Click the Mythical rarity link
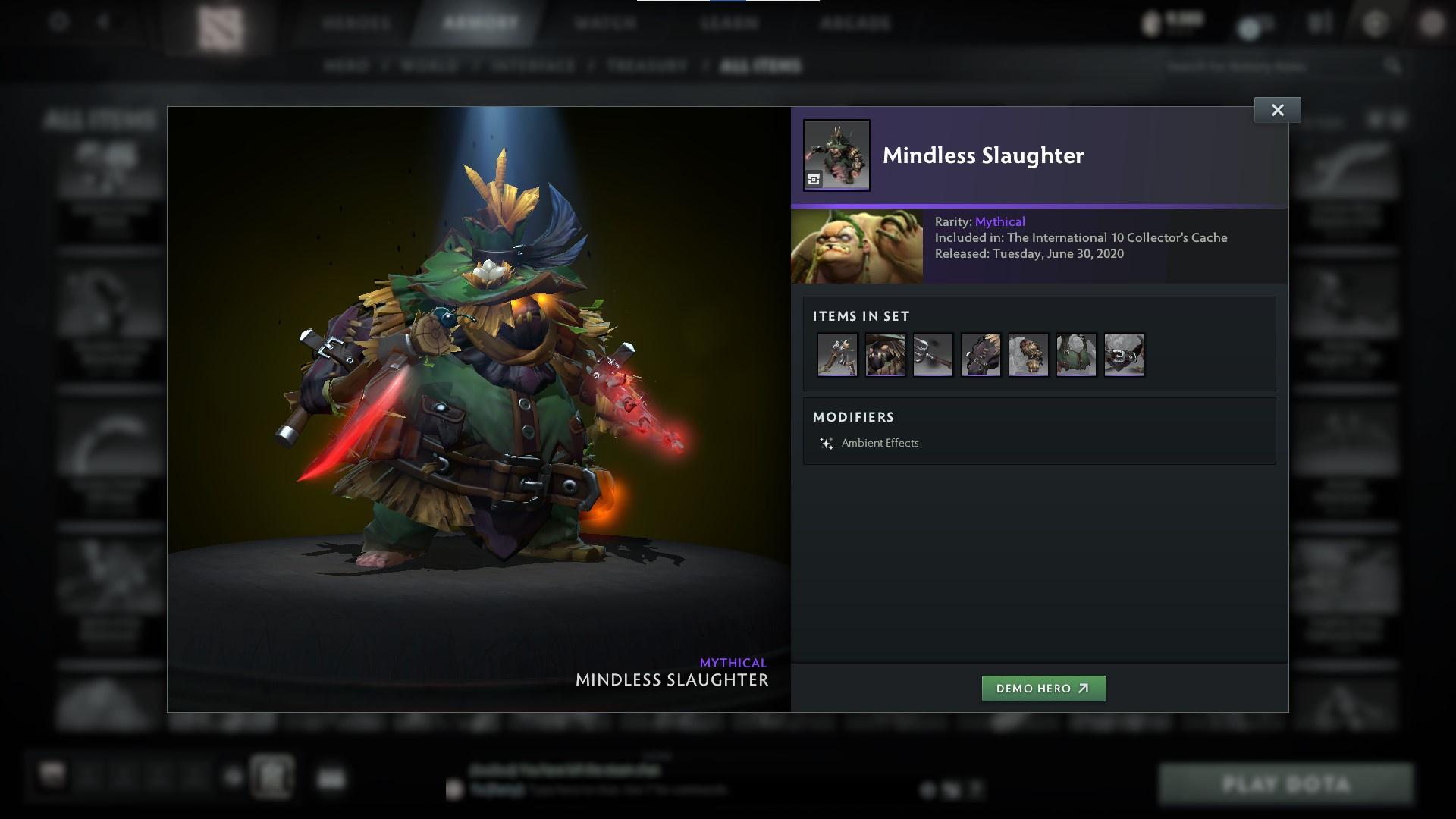 [x=1001, y=221]
